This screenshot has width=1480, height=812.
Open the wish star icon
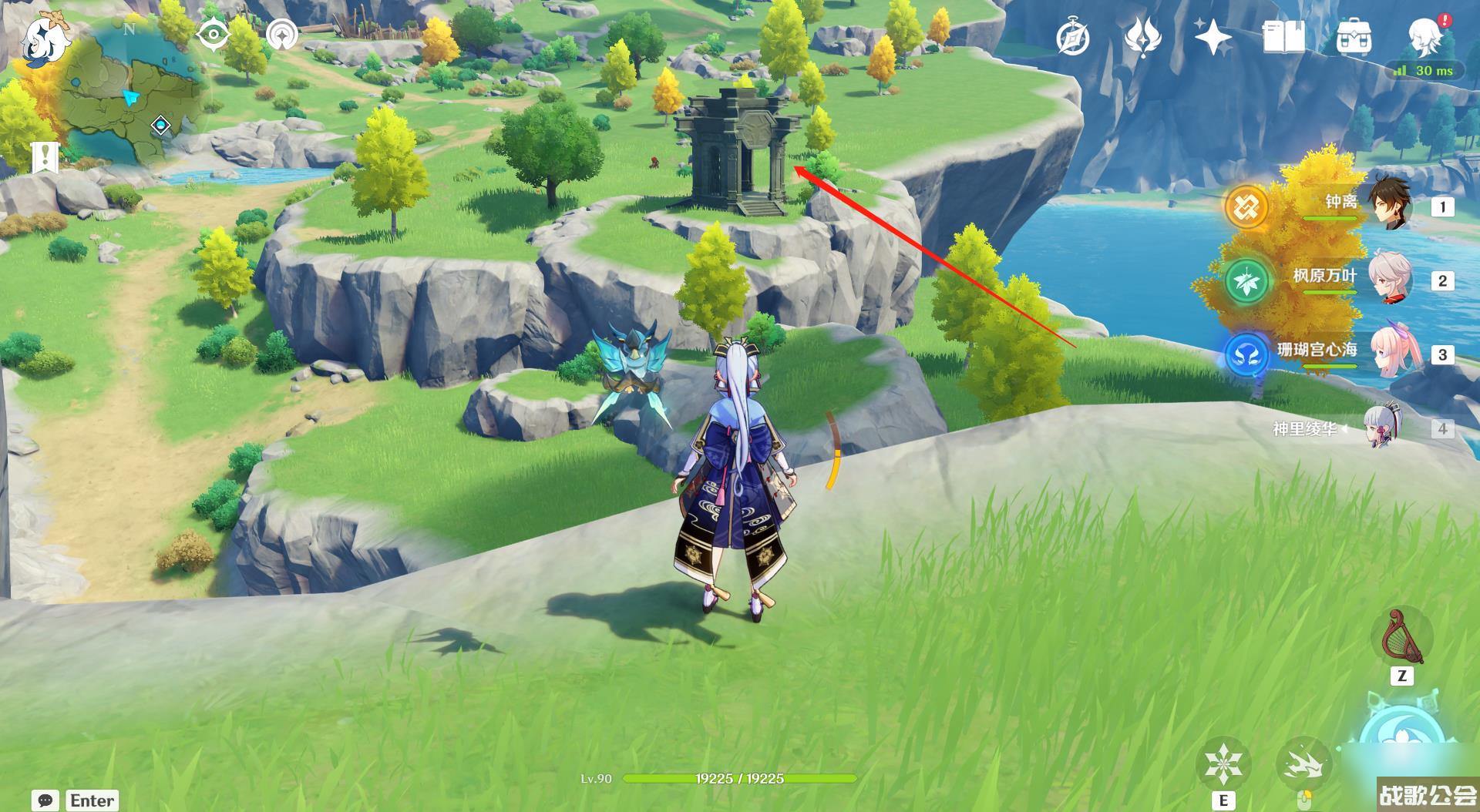point(1213,37)
